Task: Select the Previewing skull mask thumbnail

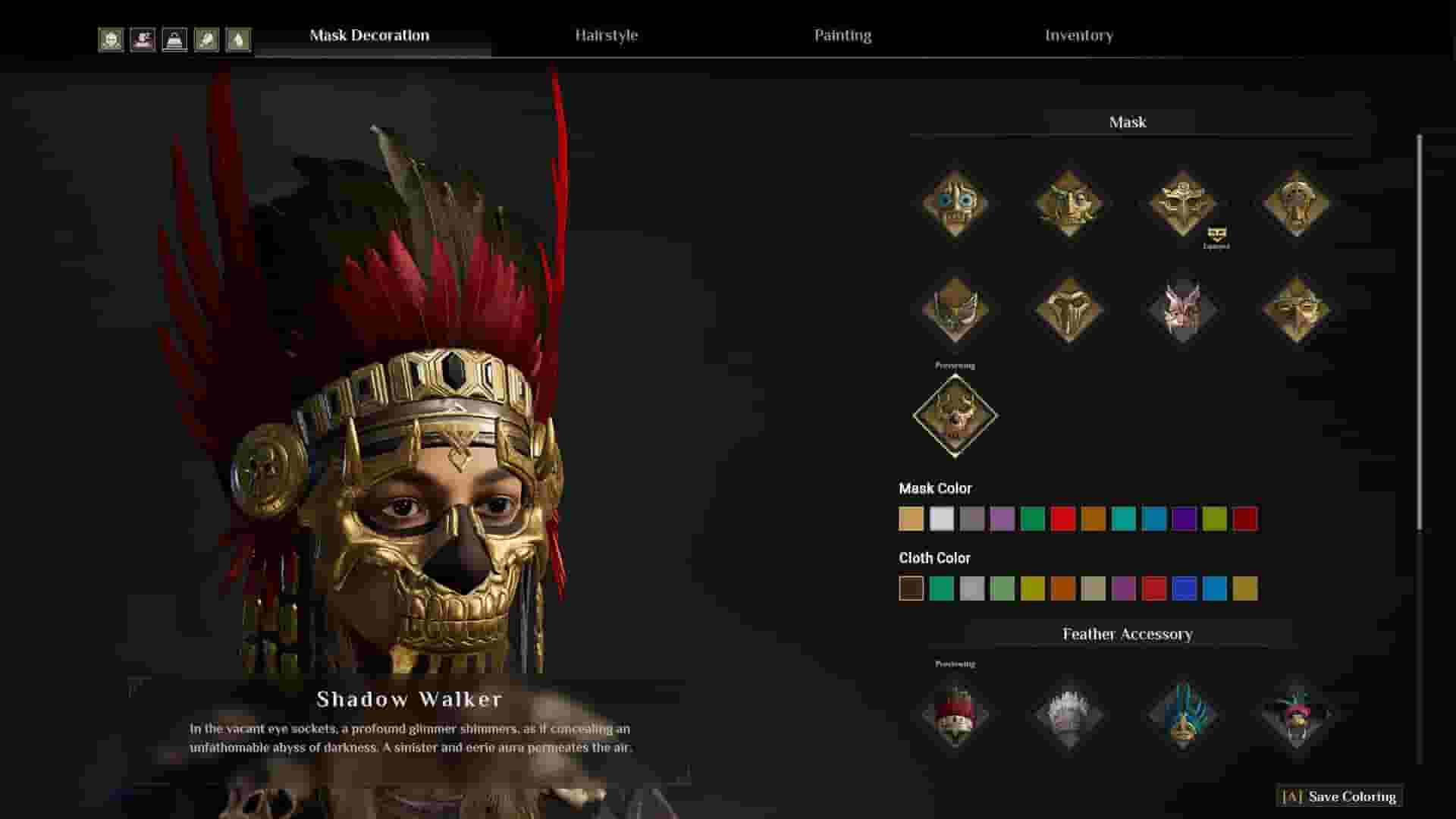Action: pos(955,416)
